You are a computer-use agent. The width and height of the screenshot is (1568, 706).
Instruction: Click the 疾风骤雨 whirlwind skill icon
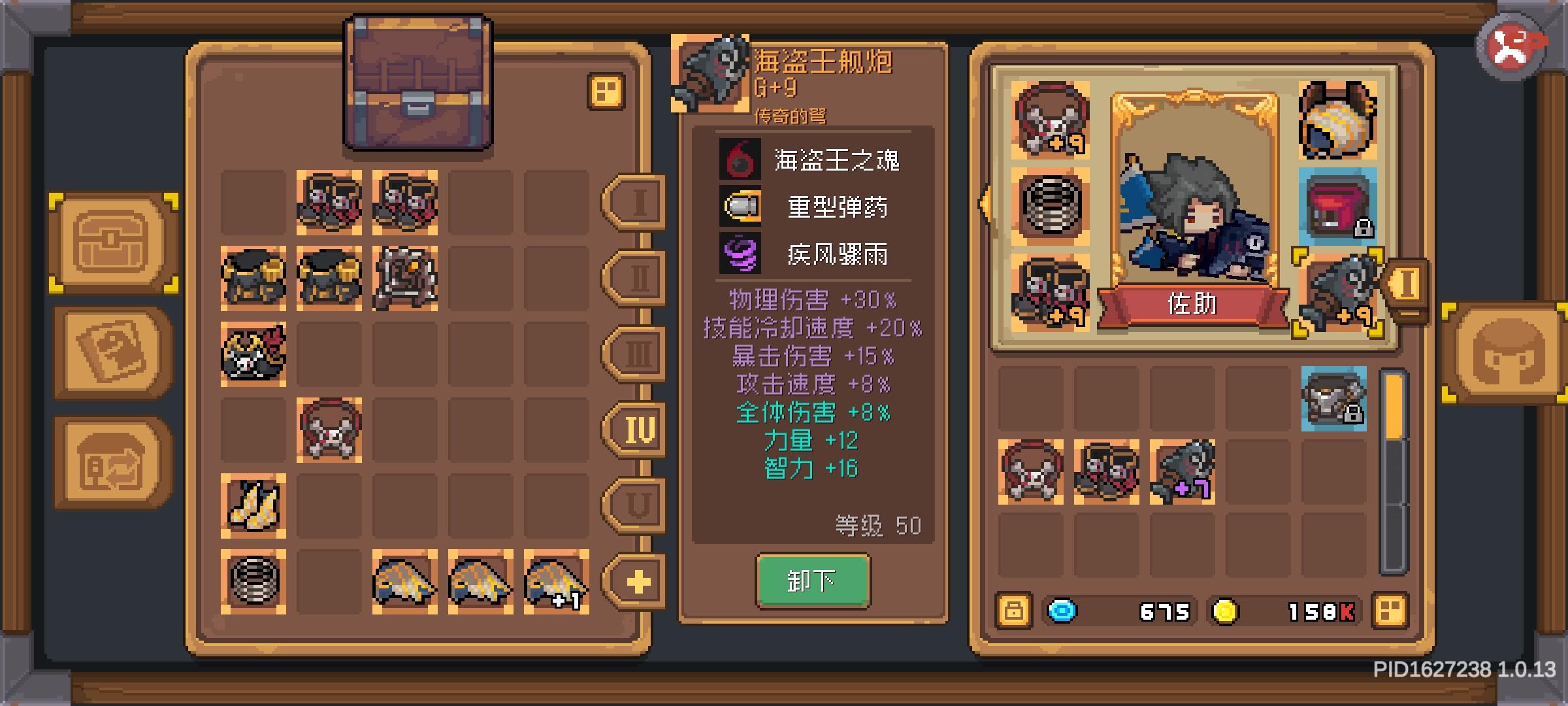[x=740, y=255]
